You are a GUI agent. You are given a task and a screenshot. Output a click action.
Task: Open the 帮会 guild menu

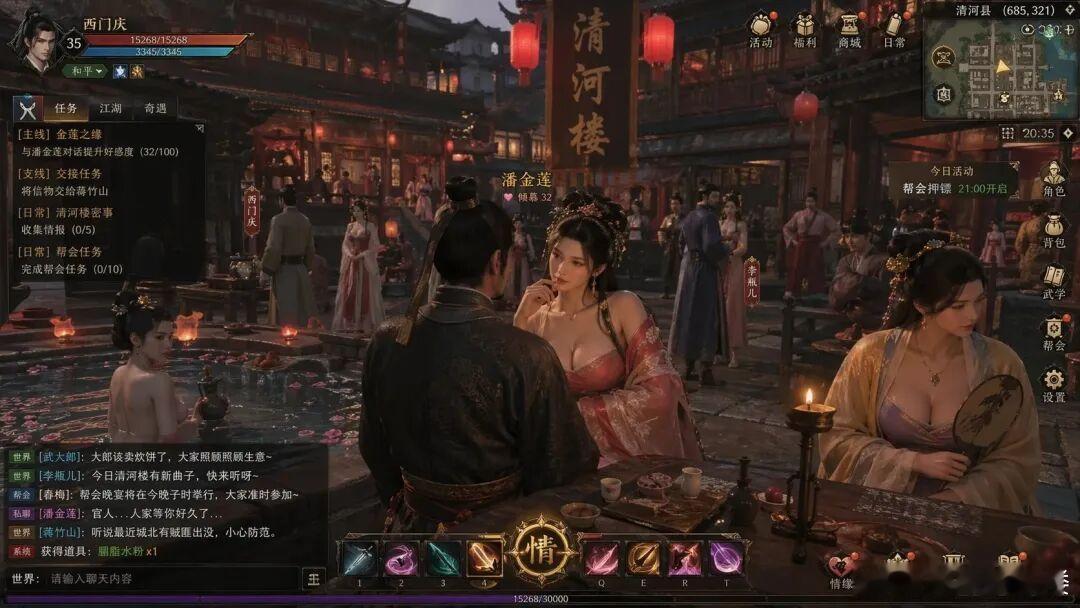1053,333
